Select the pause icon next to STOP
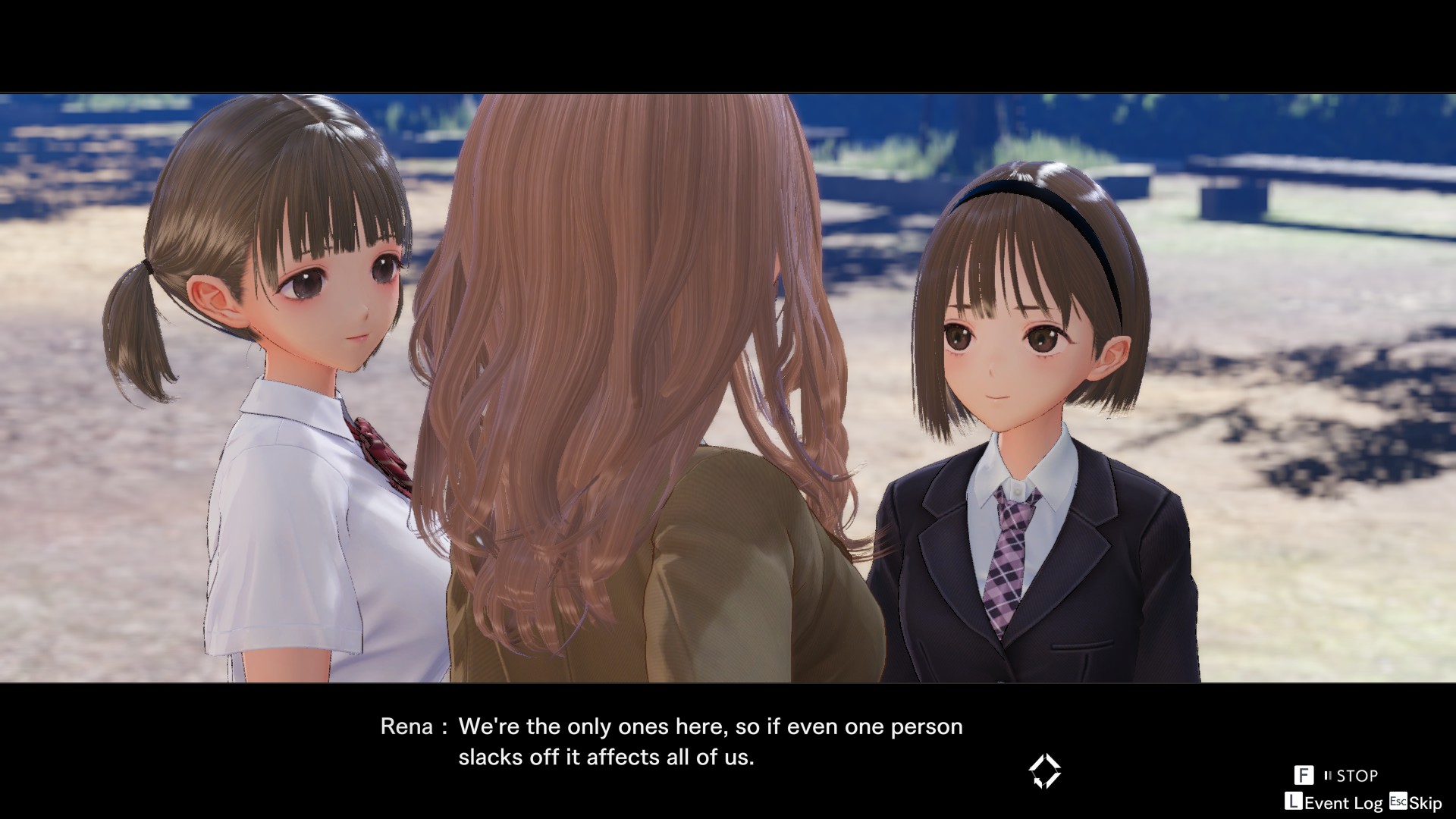The image size is (1456, 819). (x=1329, y=775)
